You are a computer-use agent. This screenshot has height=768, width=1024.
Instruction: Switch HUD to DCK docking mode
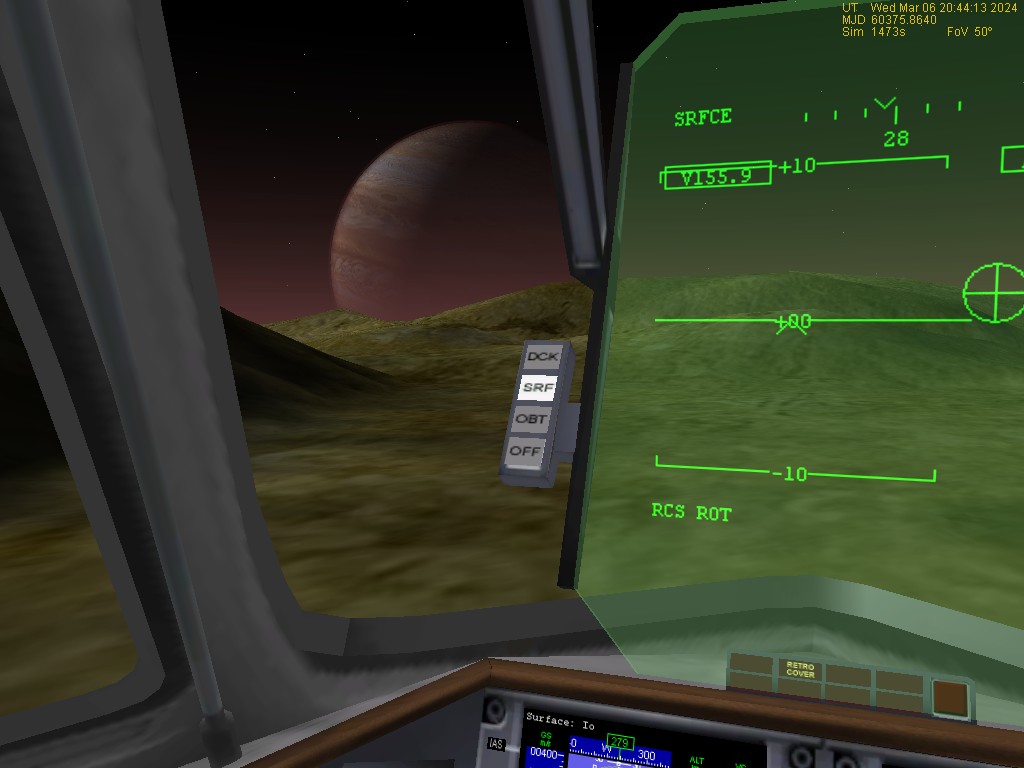tap(544, 356)
